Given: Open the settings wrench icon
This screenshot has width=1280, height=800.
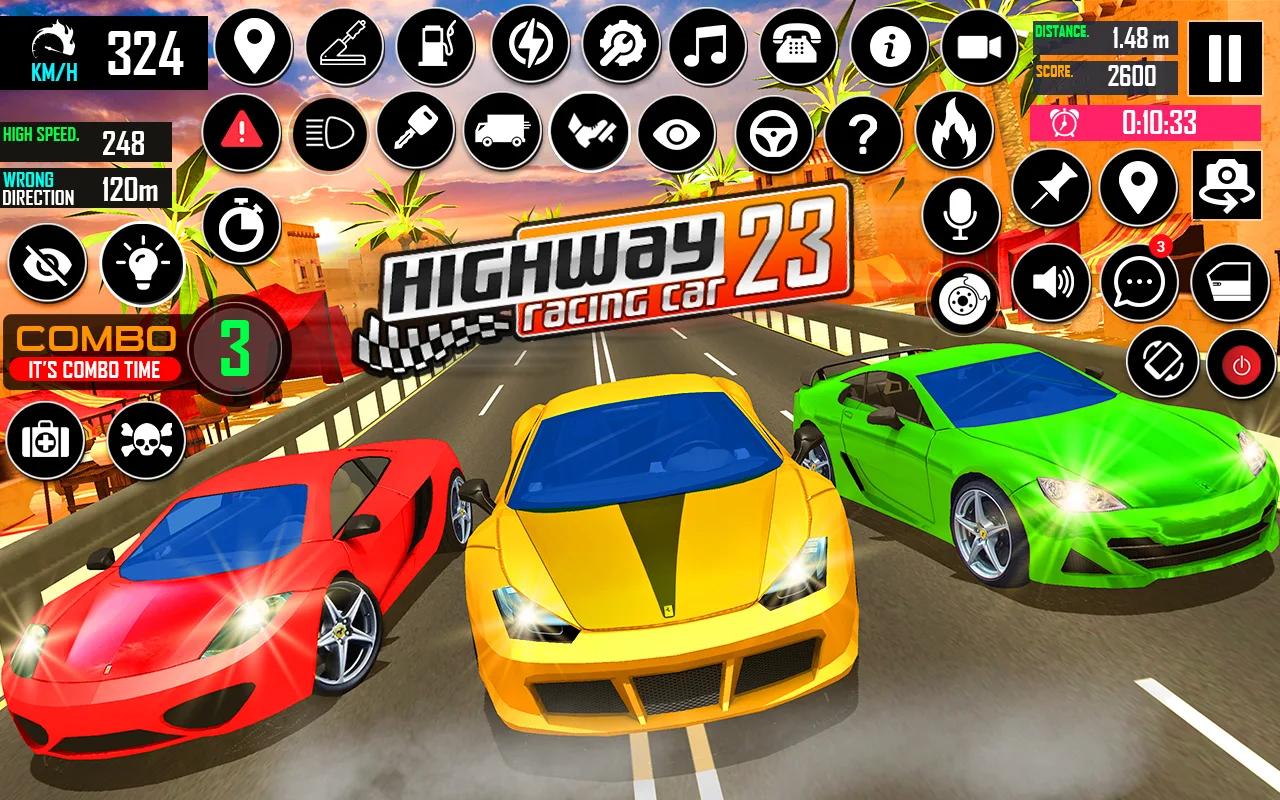Looking at the screenshot, I should coord(620,45).
